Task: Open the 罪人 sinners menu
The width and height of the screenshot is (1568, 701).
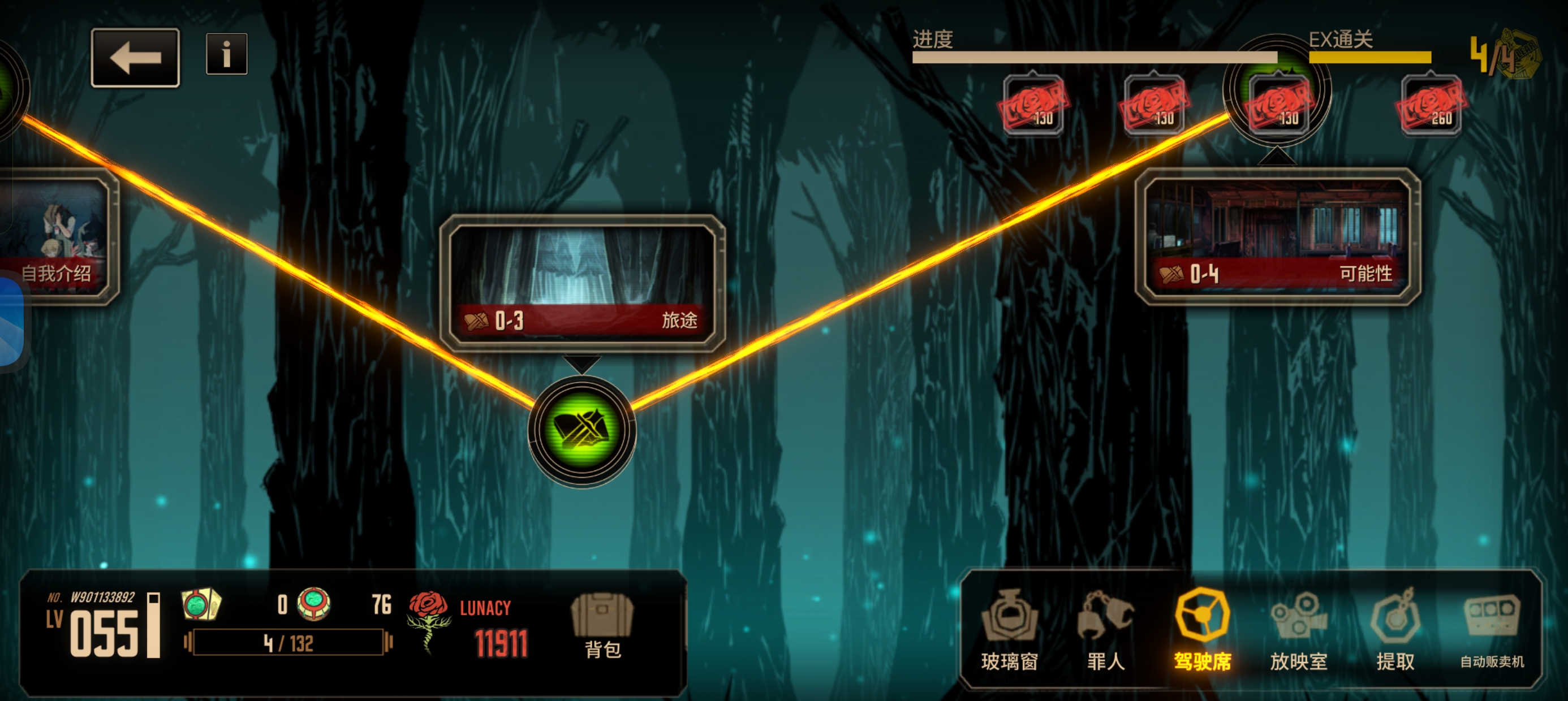Action: click(1105, 630)
